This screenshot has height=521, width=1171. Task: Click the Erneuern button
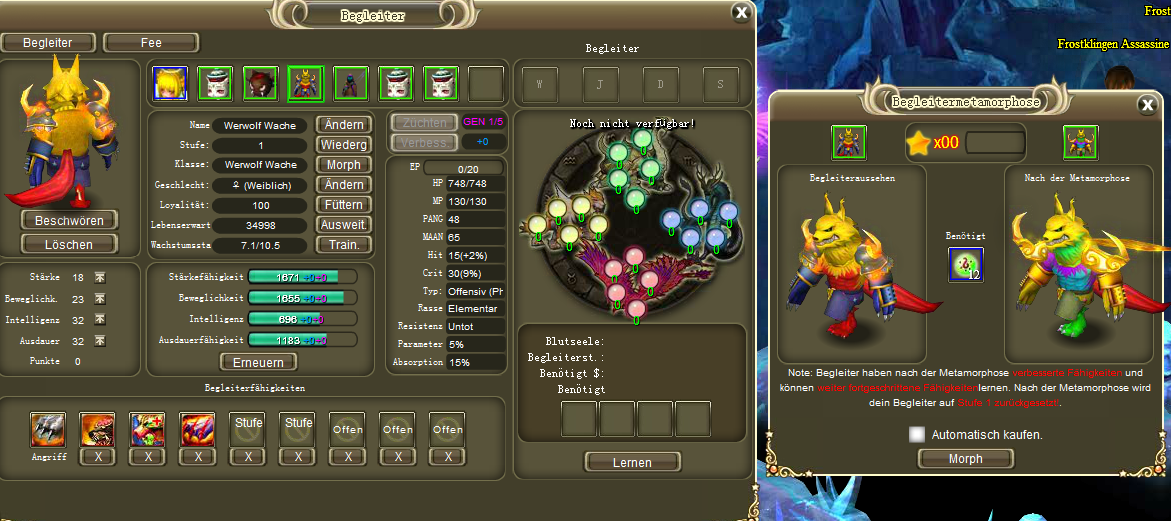pos(258,362)
